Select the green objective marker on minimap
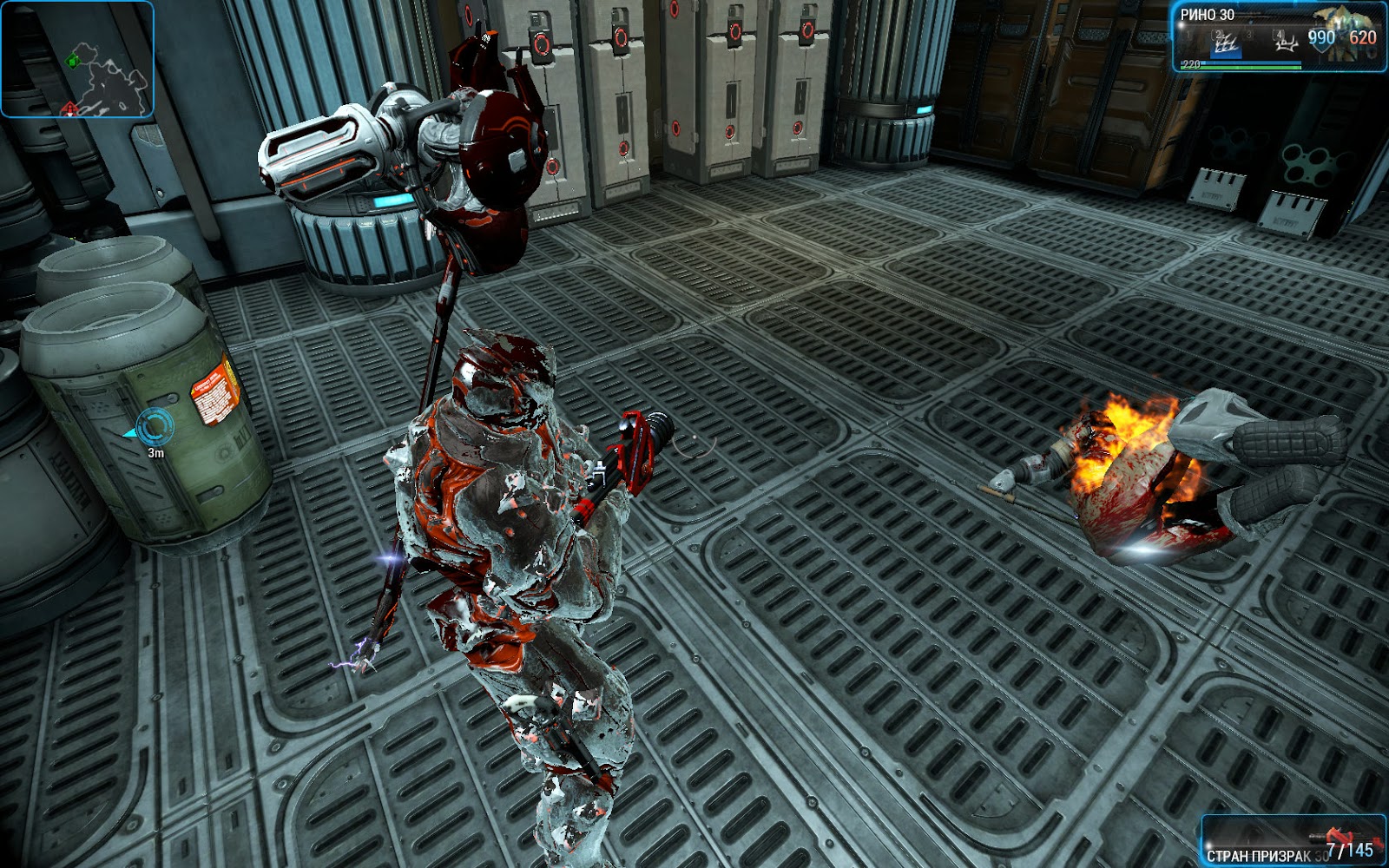Screen dimensions: 1389x868 73,60
